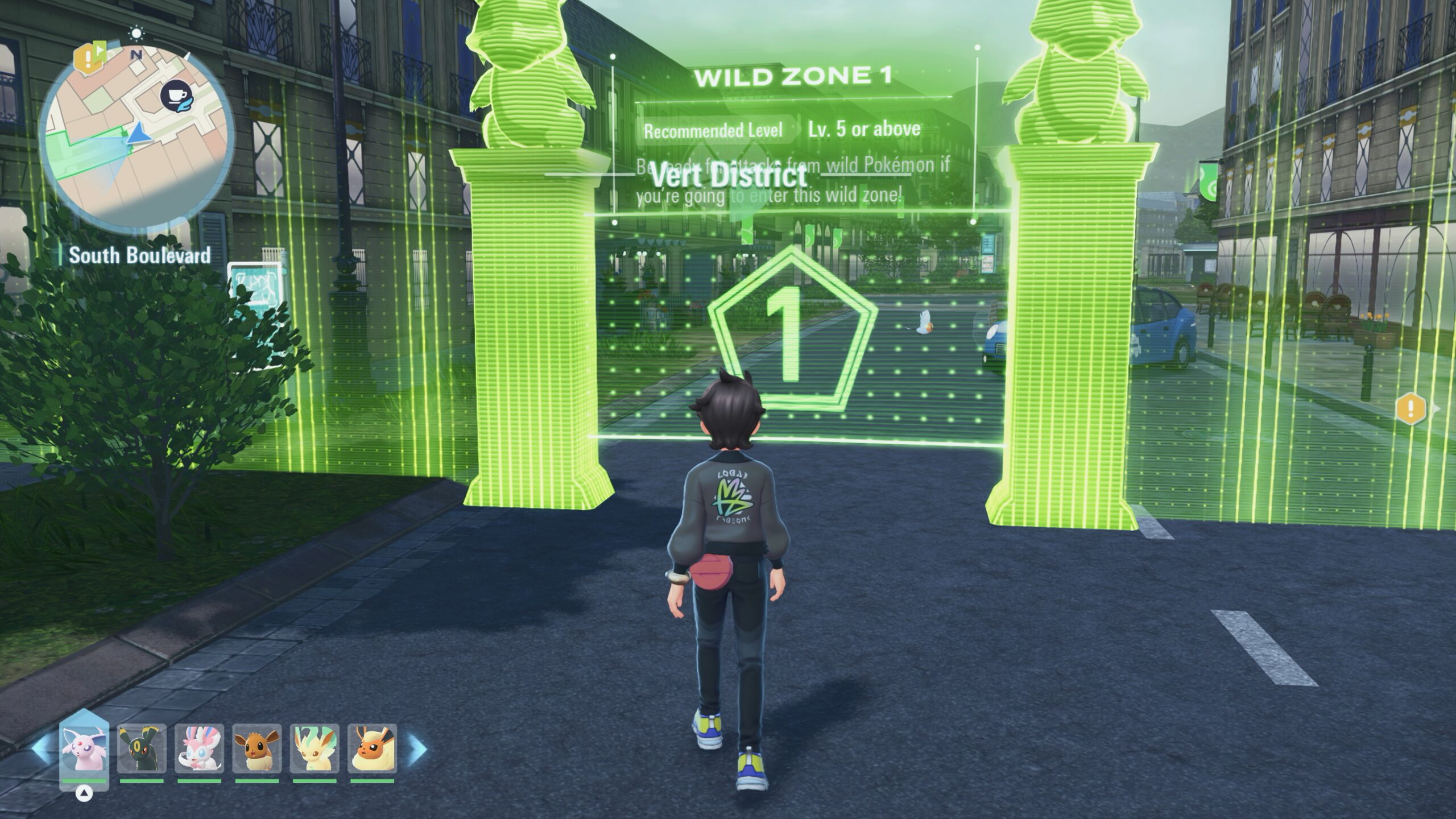Click the yellow exclamation objective marker at right edge
1456x819 pixels.
point(1410,408)
